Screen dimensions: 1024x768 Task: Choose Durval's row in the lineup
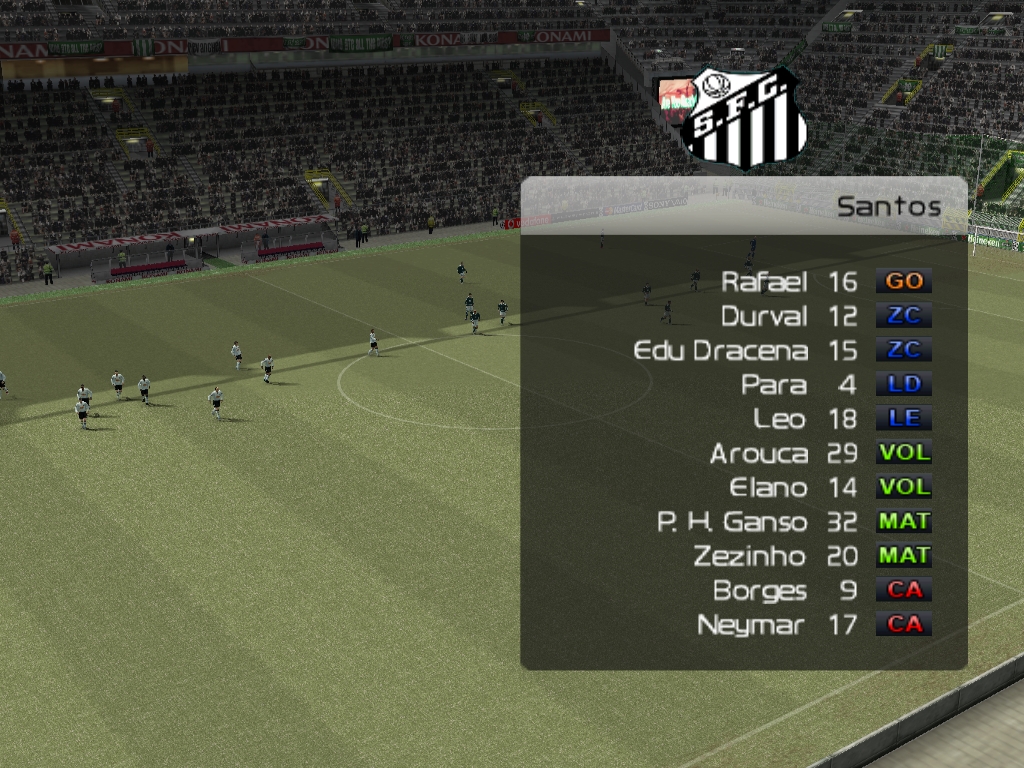click(764, 316)
